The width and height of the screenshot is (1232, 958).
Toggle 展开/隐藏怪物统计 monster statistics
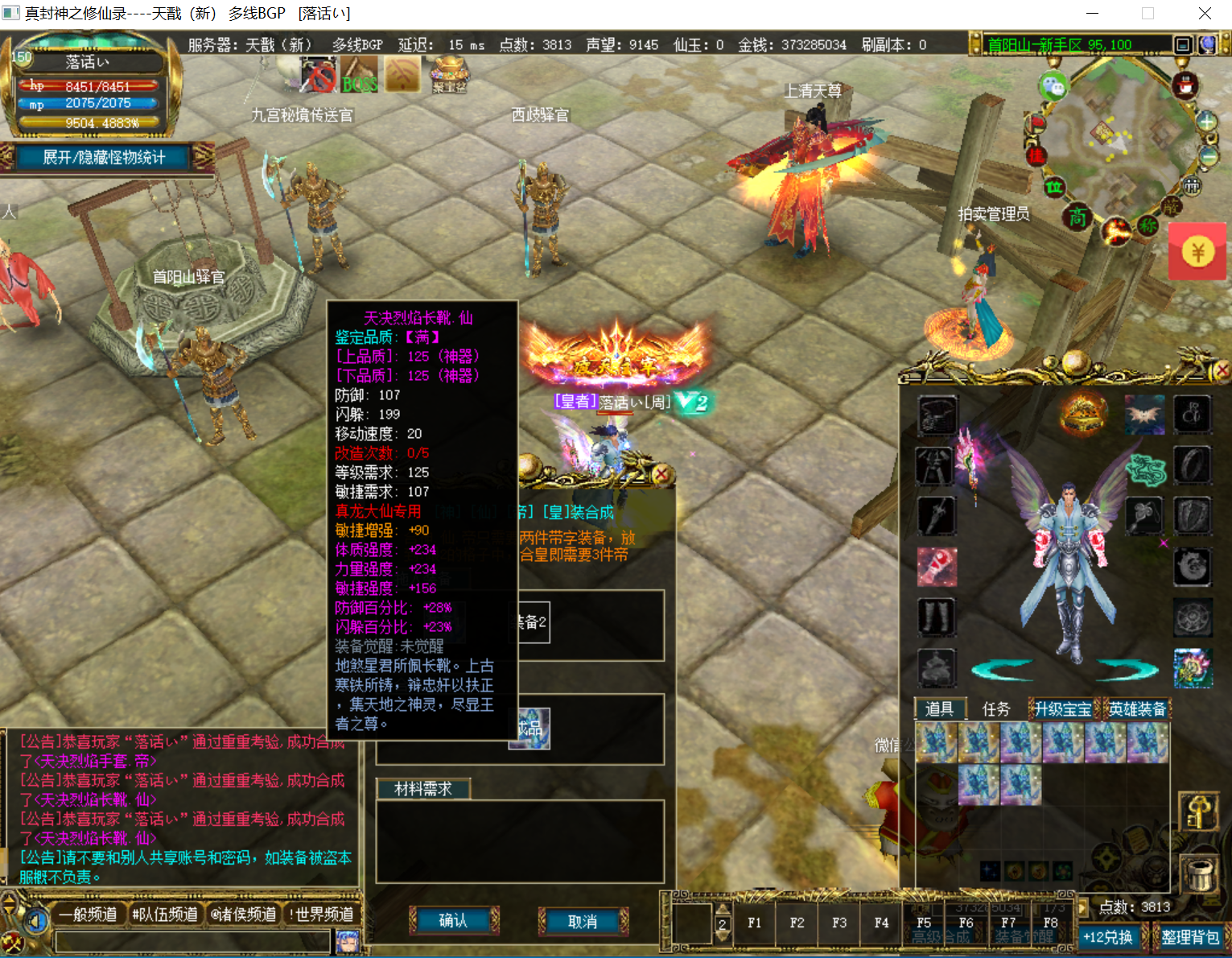click(x=104, y=158)
